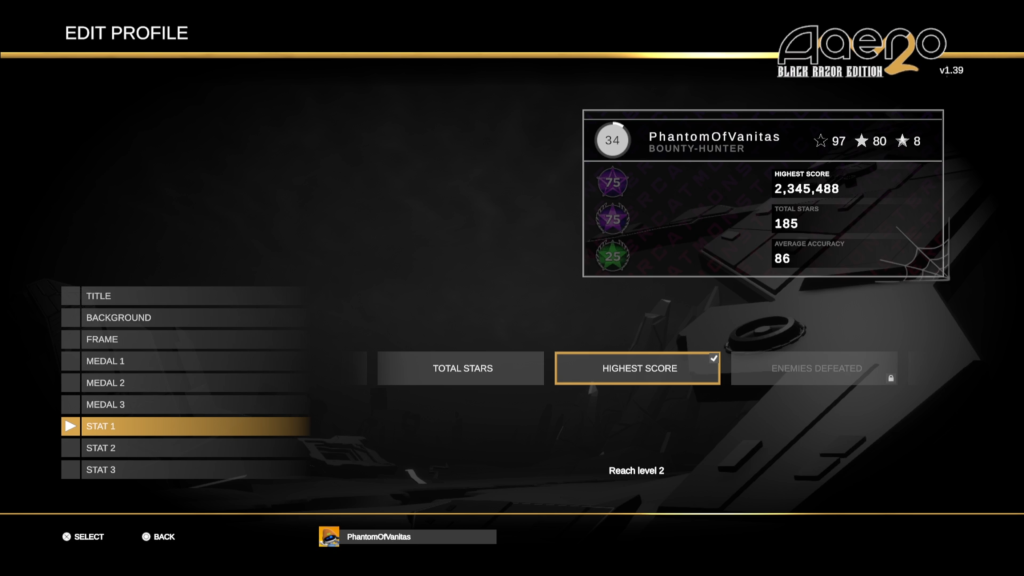Choose the Total Stars stat tile
1024x576 pixels.
click(462, 368)
